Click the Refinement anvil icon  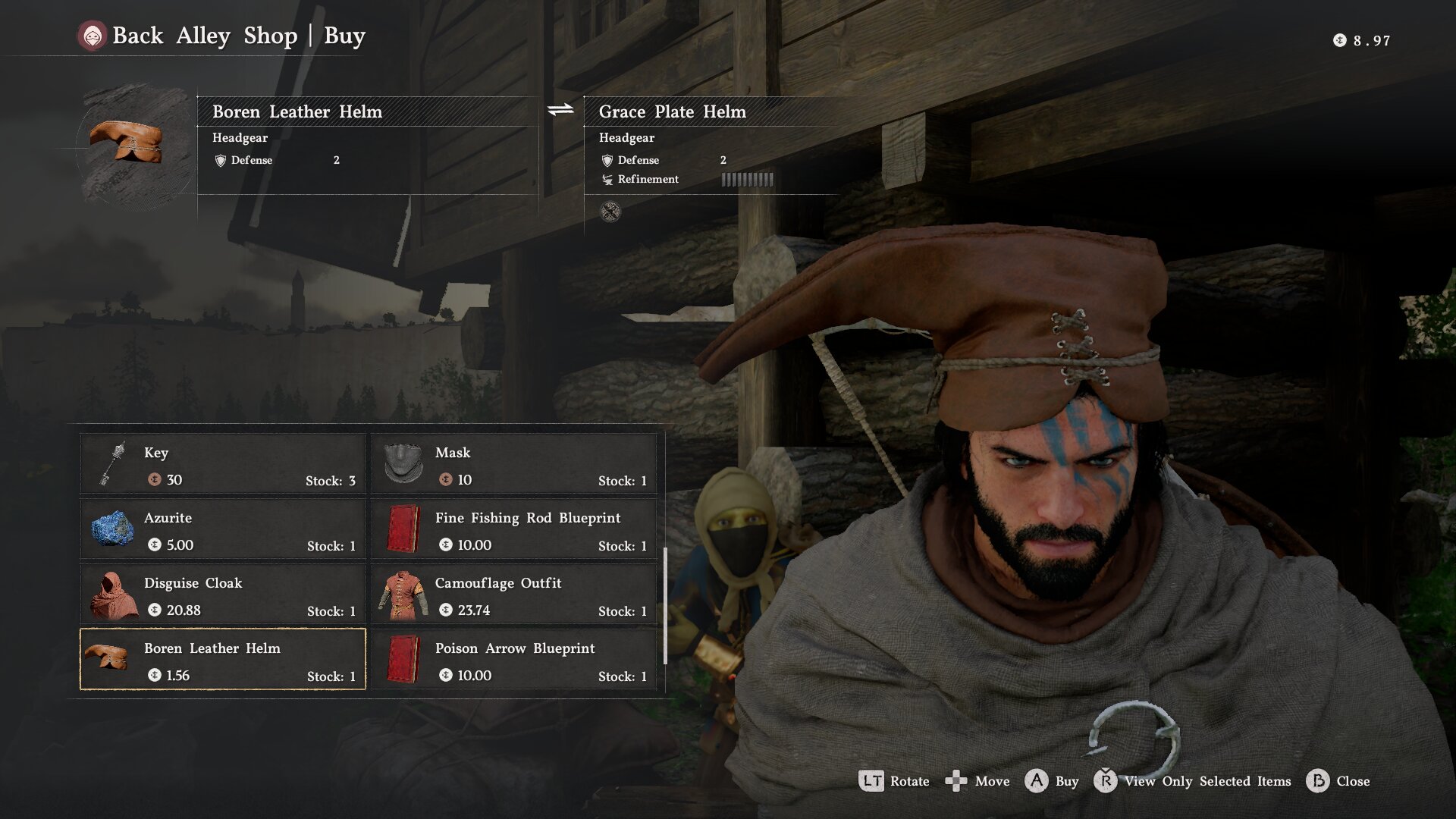point(607,180)
